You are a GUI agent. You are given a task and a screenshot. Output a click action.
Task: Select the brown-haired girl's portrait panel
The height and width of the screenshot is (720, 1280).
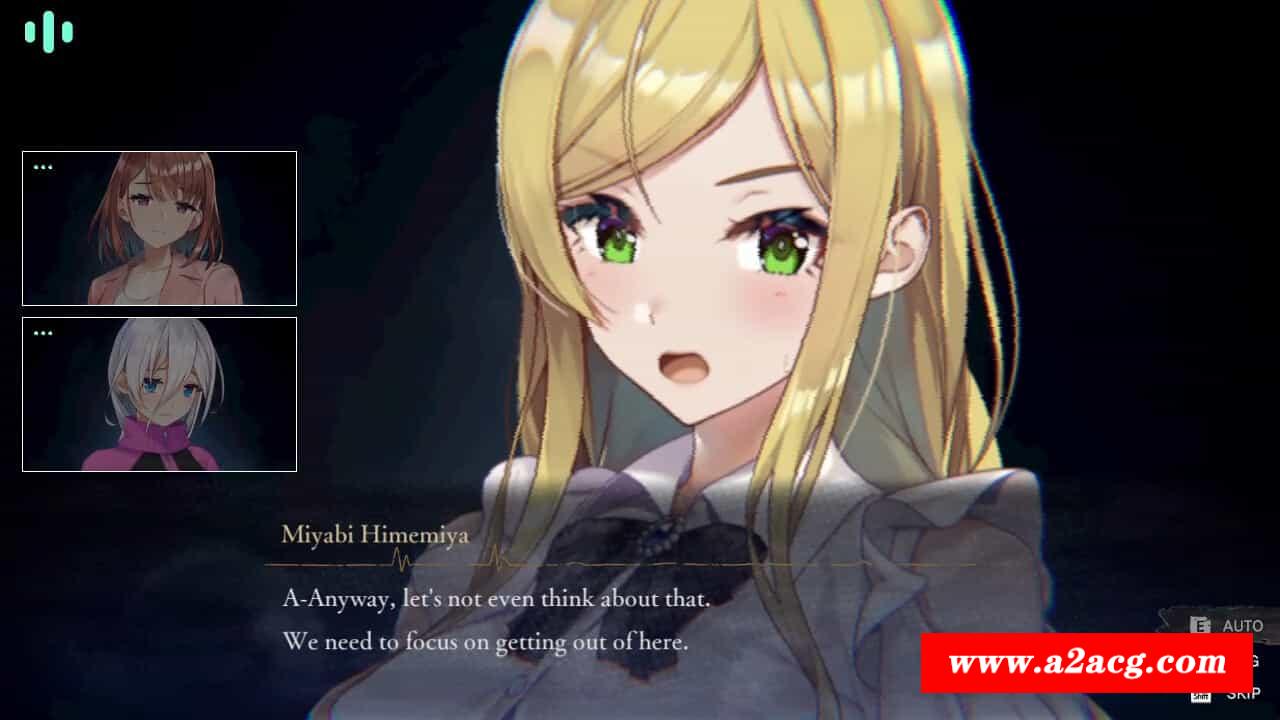[159, 228]
